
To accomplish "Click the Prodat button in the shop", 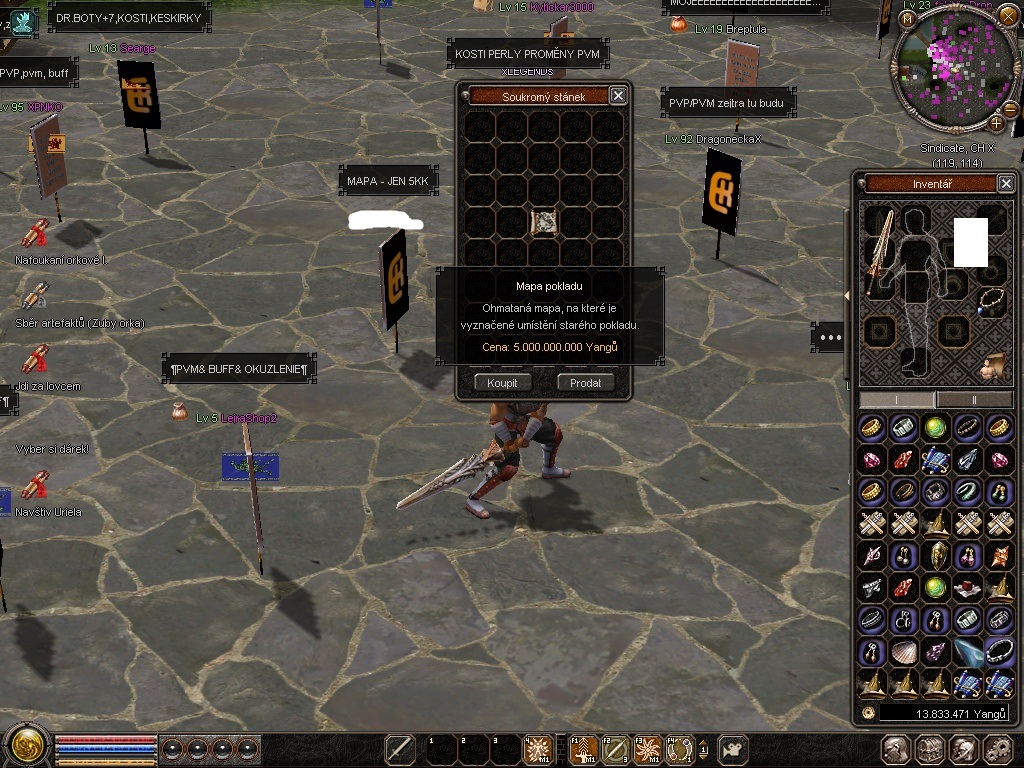I will click(585, 383).
